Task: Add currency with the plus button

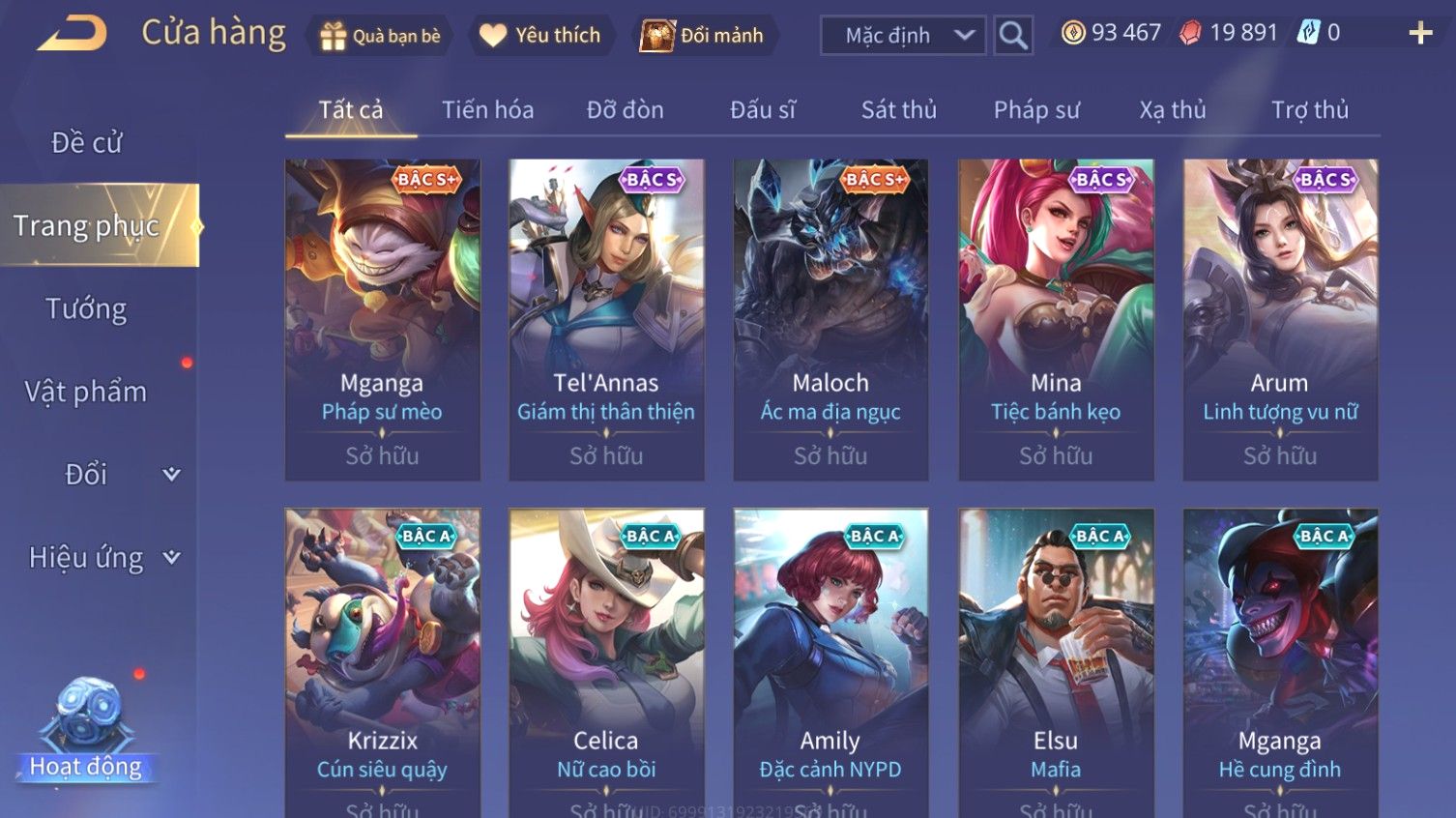Action: pos(1419,34)
